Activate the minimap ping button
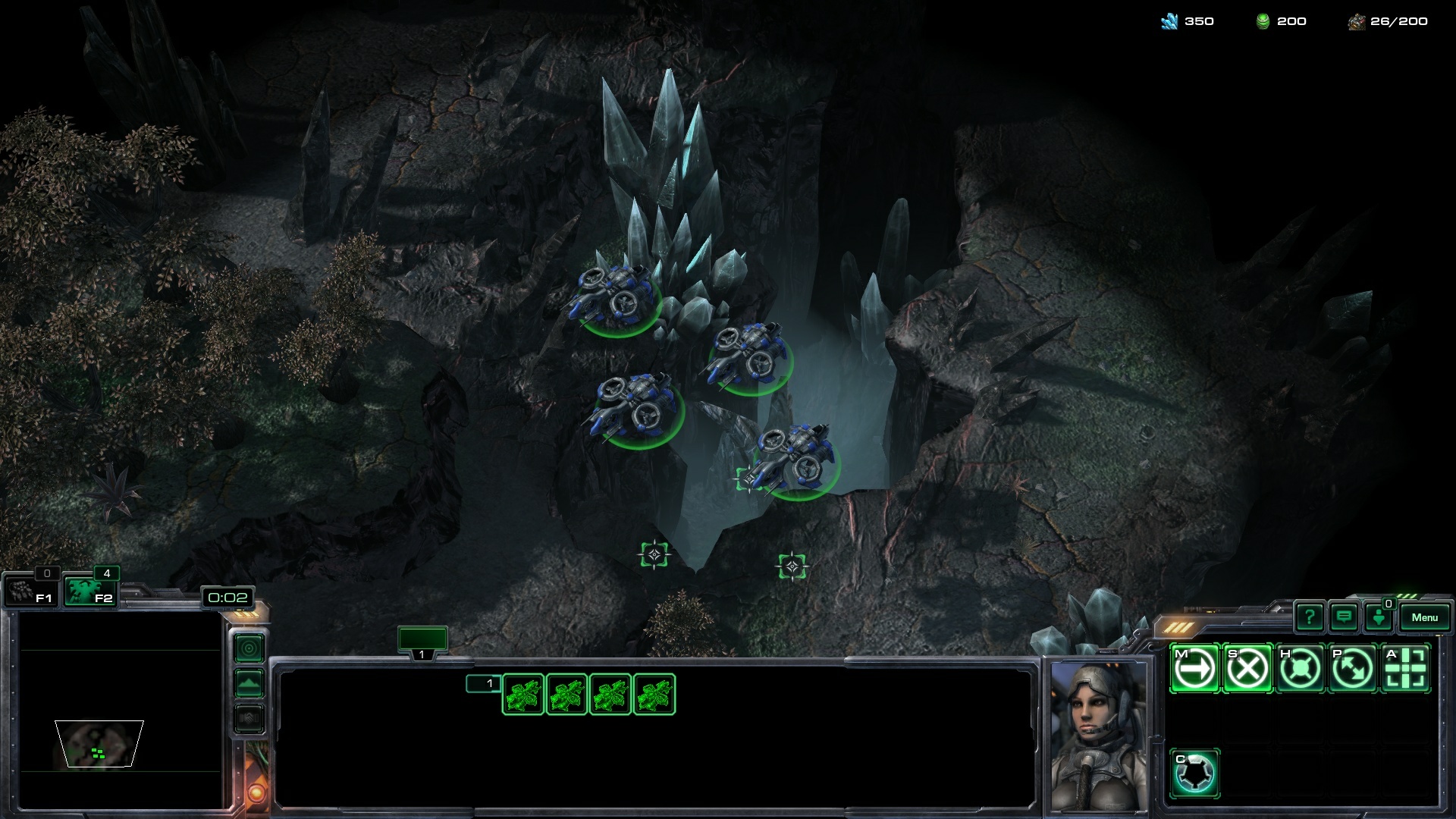1456x819 pixels. 249,648
